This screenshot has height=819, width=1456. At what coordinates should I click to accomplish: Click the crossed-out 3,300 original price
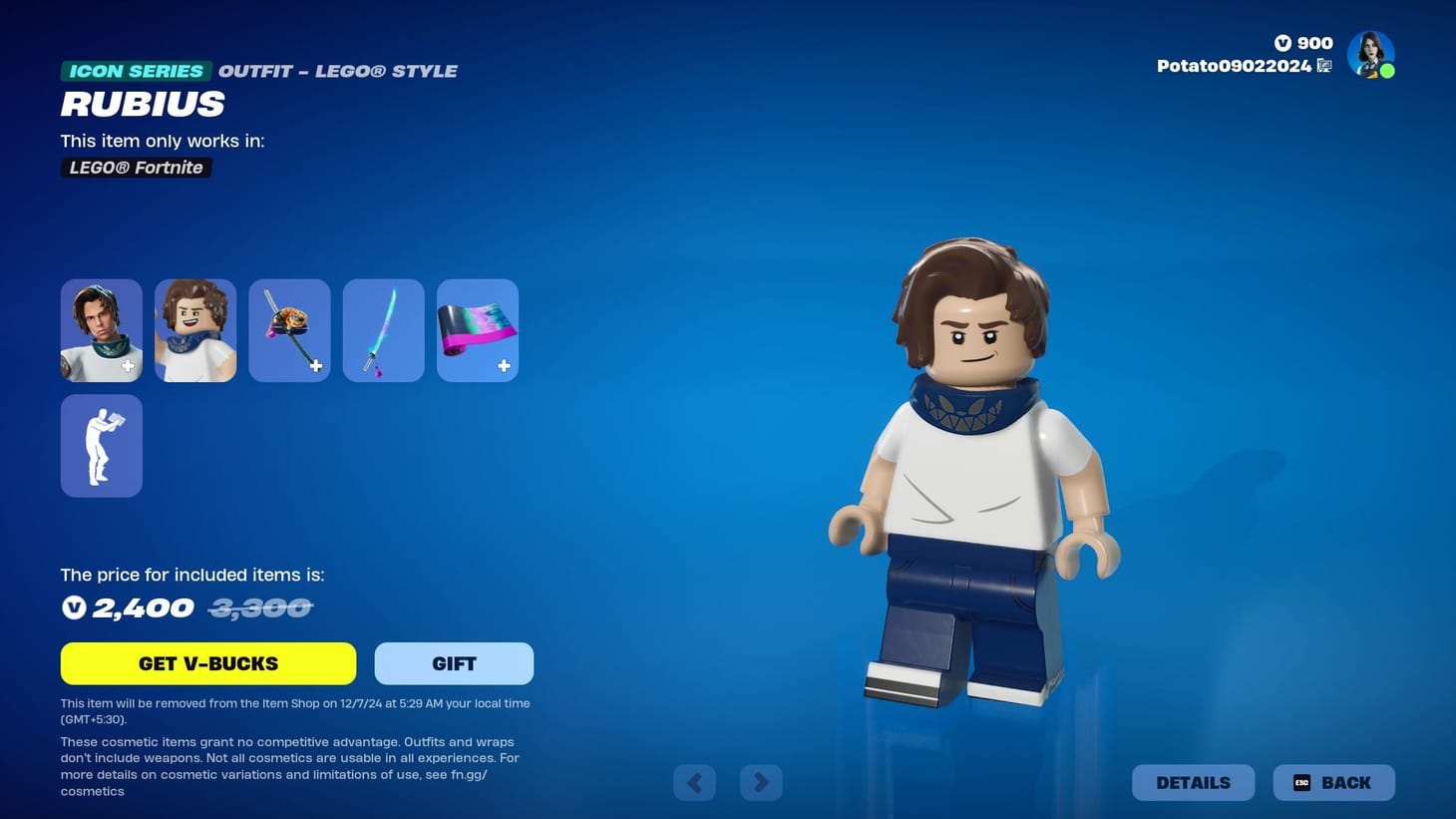pos(259,607)
